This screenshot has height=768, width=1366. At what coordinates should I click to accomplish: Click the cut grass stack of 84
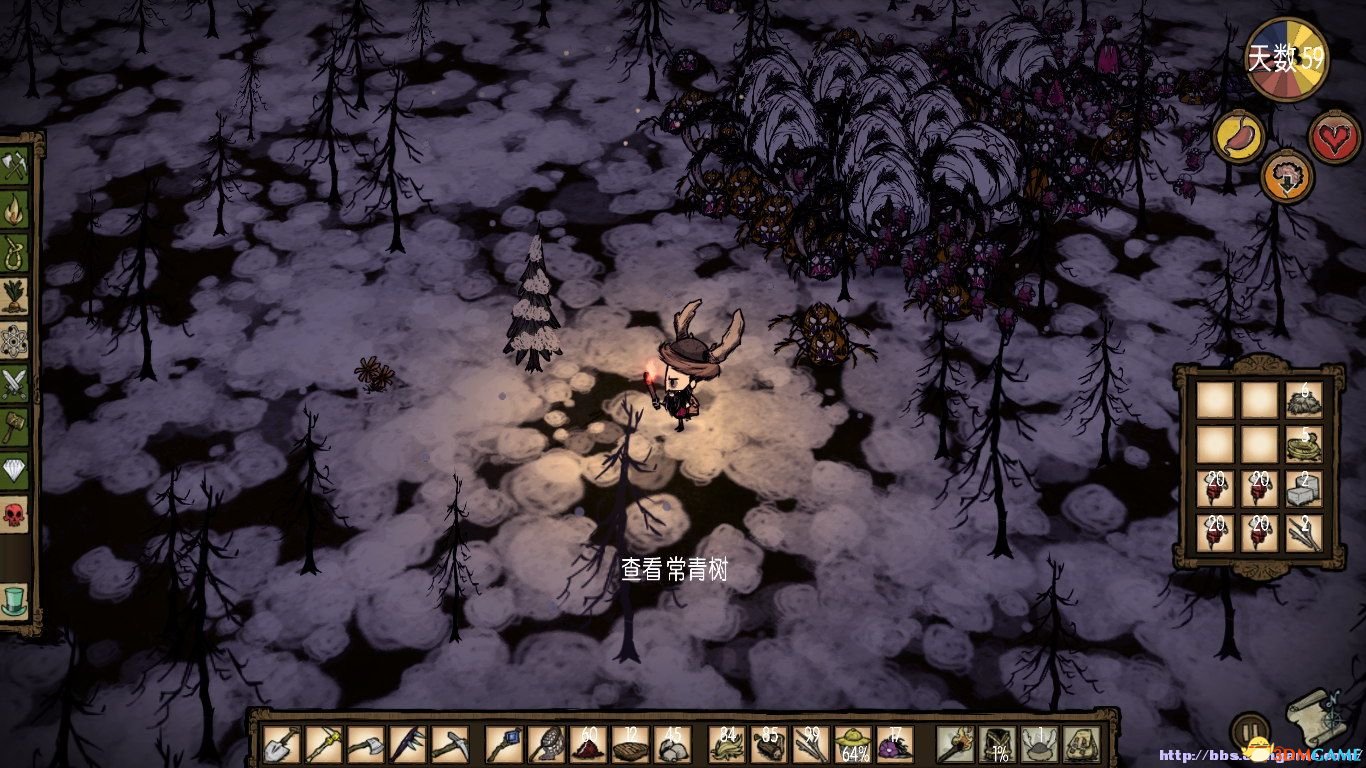click(728, 745)
